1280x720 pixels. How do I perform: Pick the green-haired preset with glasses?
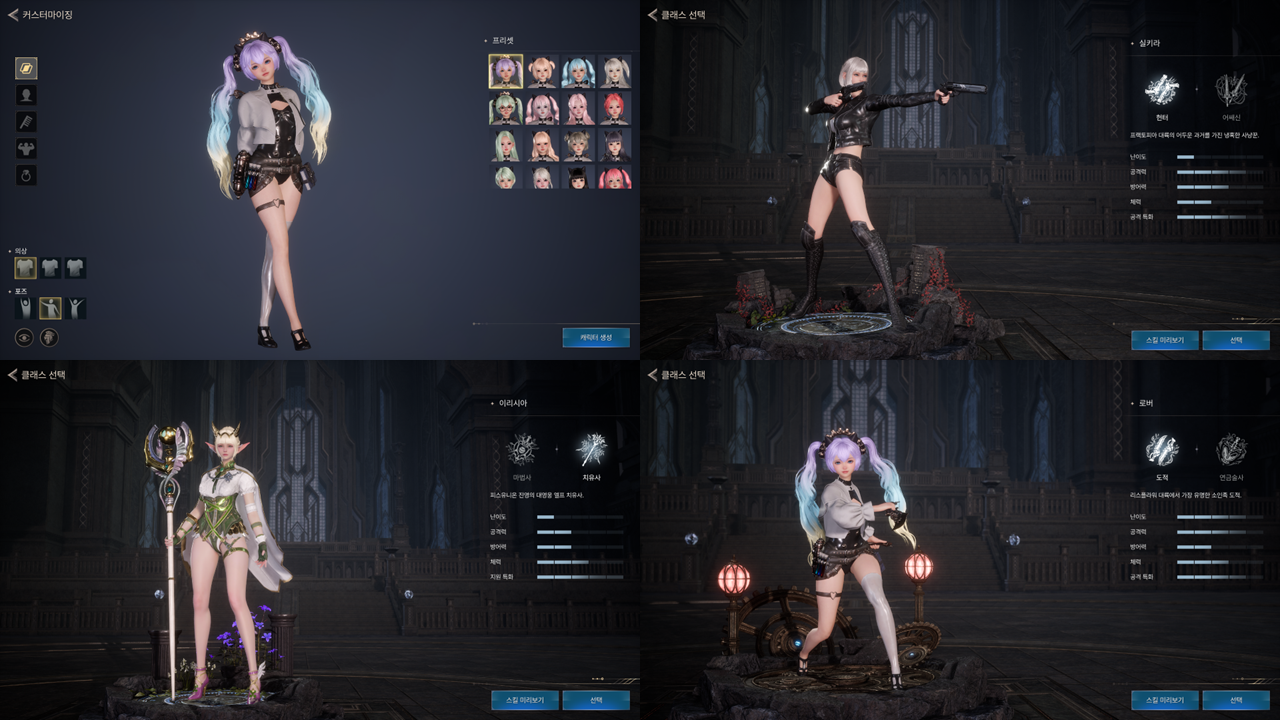click(506, 108)
